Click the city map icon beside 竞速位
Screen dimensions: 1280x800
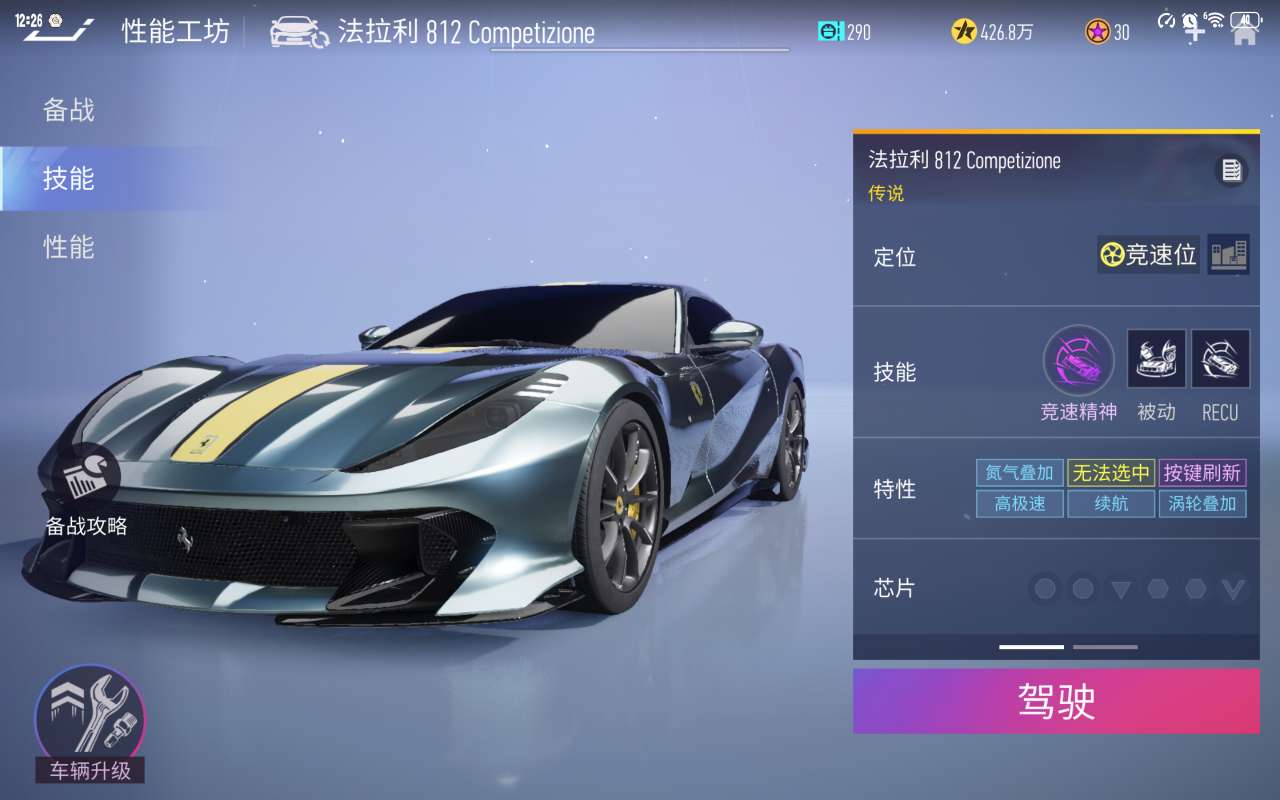1228,255
